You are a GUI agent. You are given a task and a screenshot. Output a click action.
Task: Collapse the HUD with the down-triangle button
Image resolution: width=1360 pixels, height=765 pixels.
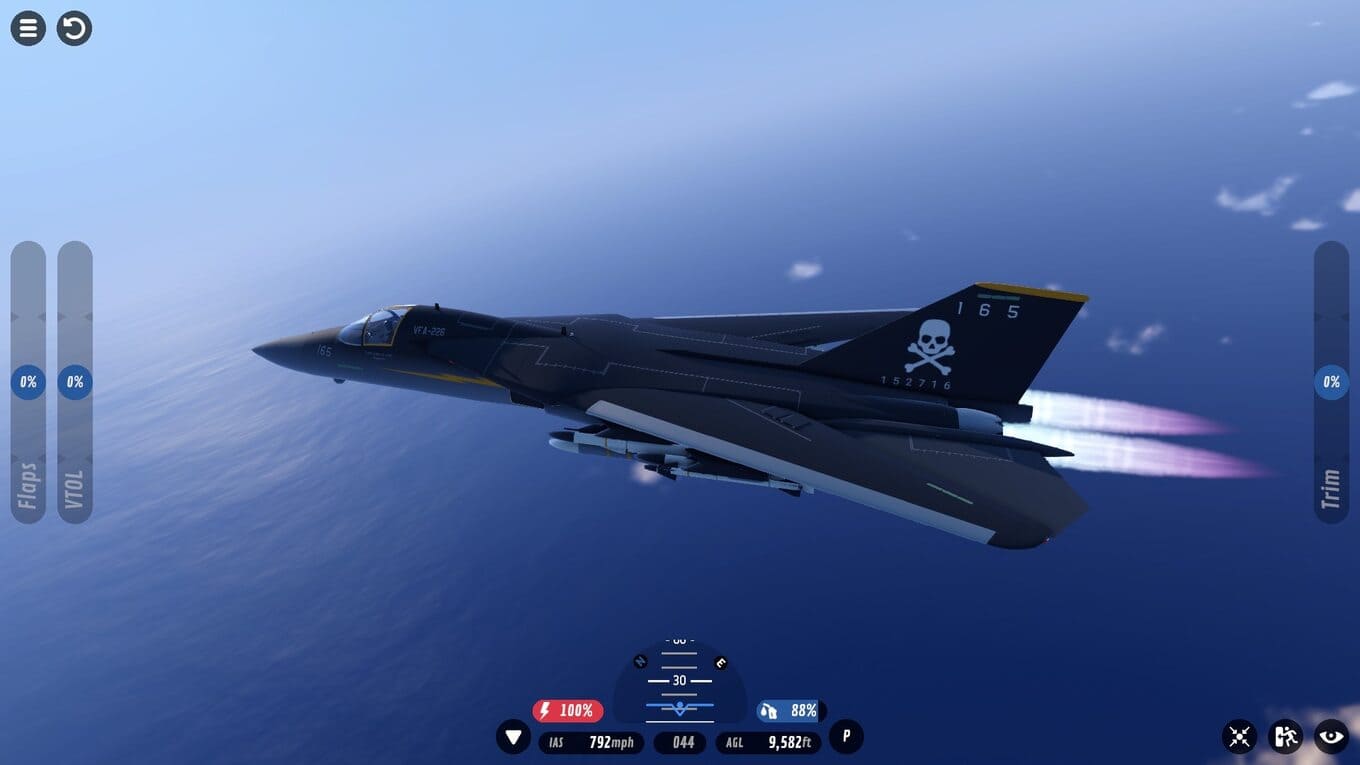(514, 737)
